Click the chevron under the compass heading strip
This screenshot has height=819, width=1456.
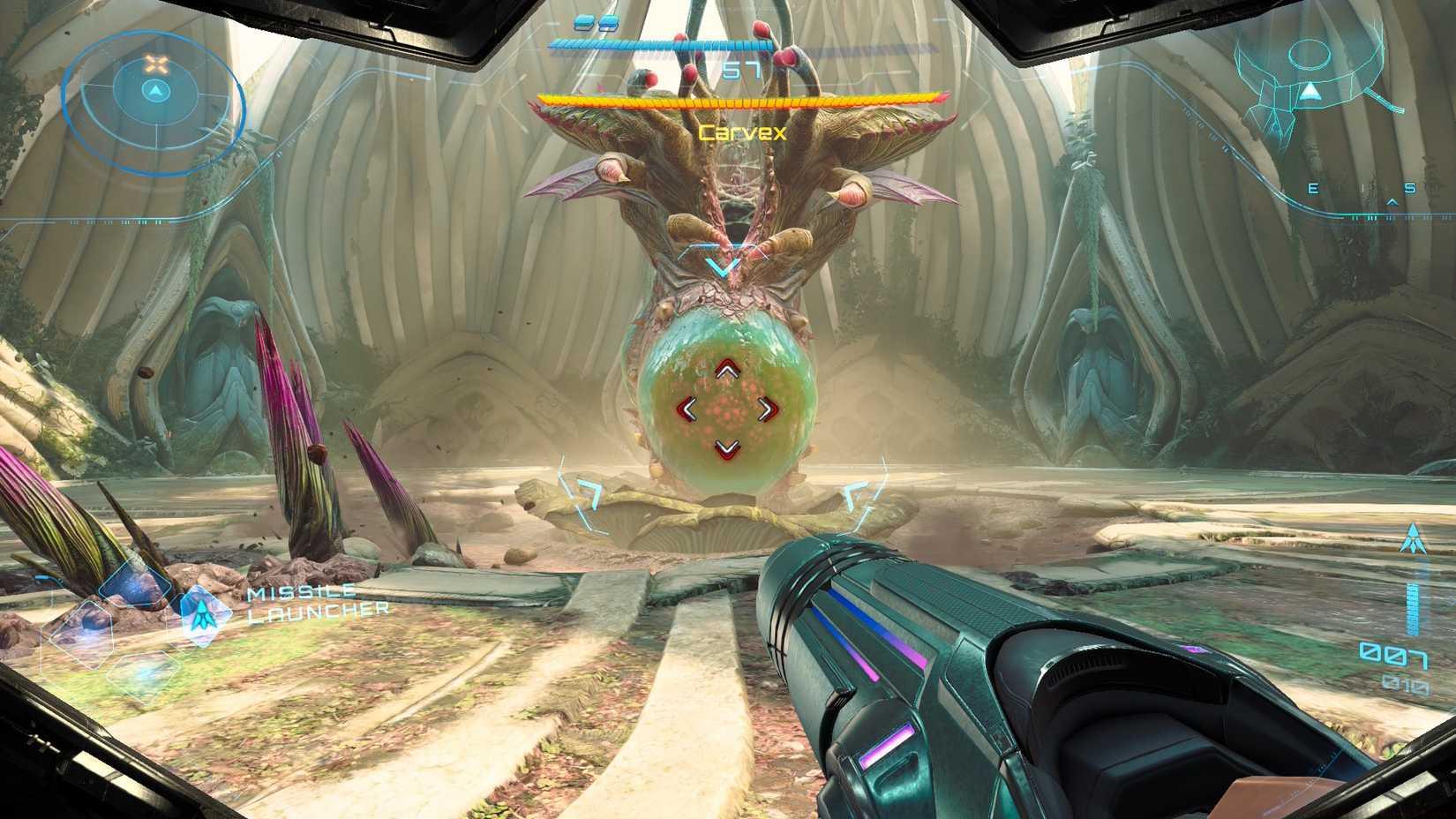(x=1392, y=202)
